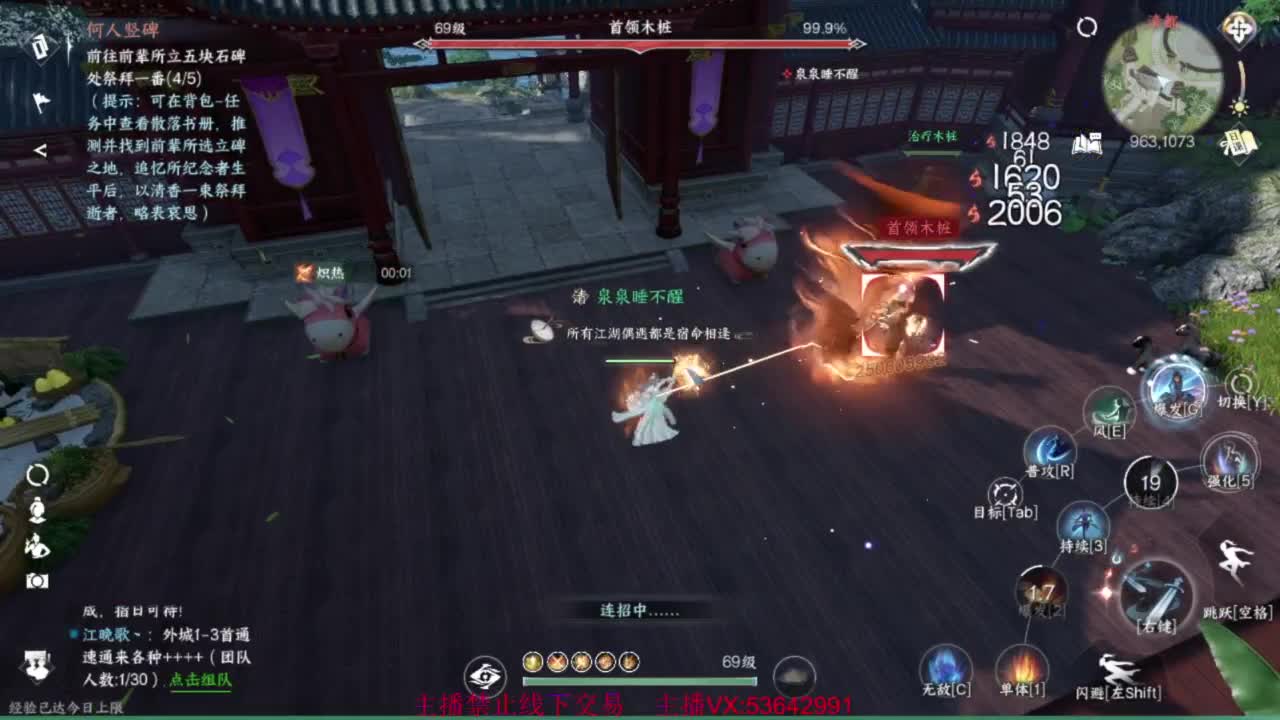Click the 闪避[左Shift] dodge icon
This screenshot has height=720, width=1280.
click(1117, 668)
